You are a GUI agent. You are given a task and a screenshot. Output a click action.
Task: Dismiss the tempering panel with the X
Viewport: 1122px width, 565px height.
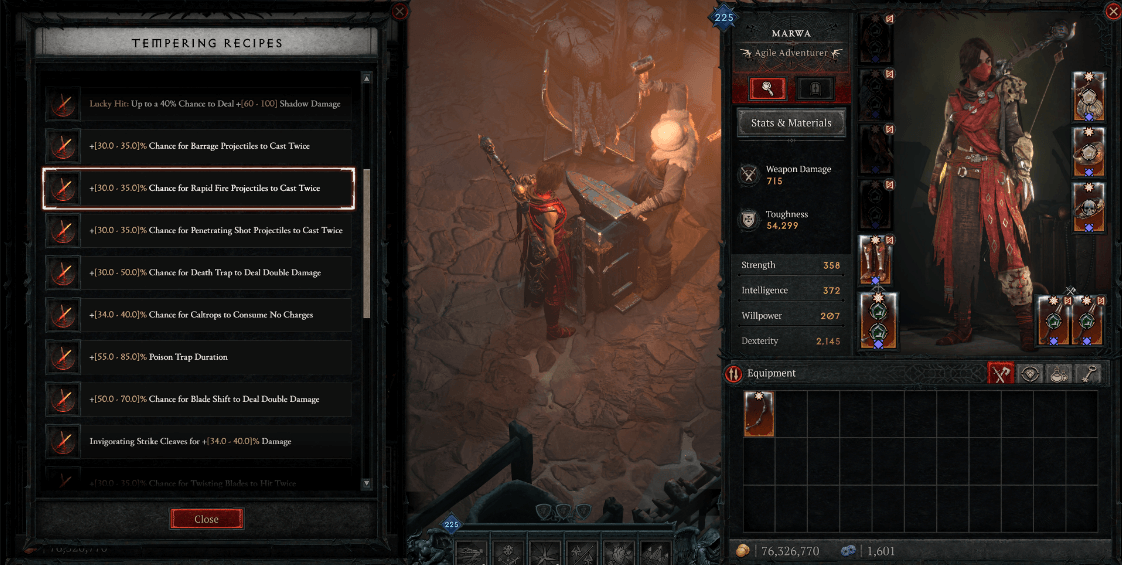tap(400, 11)
